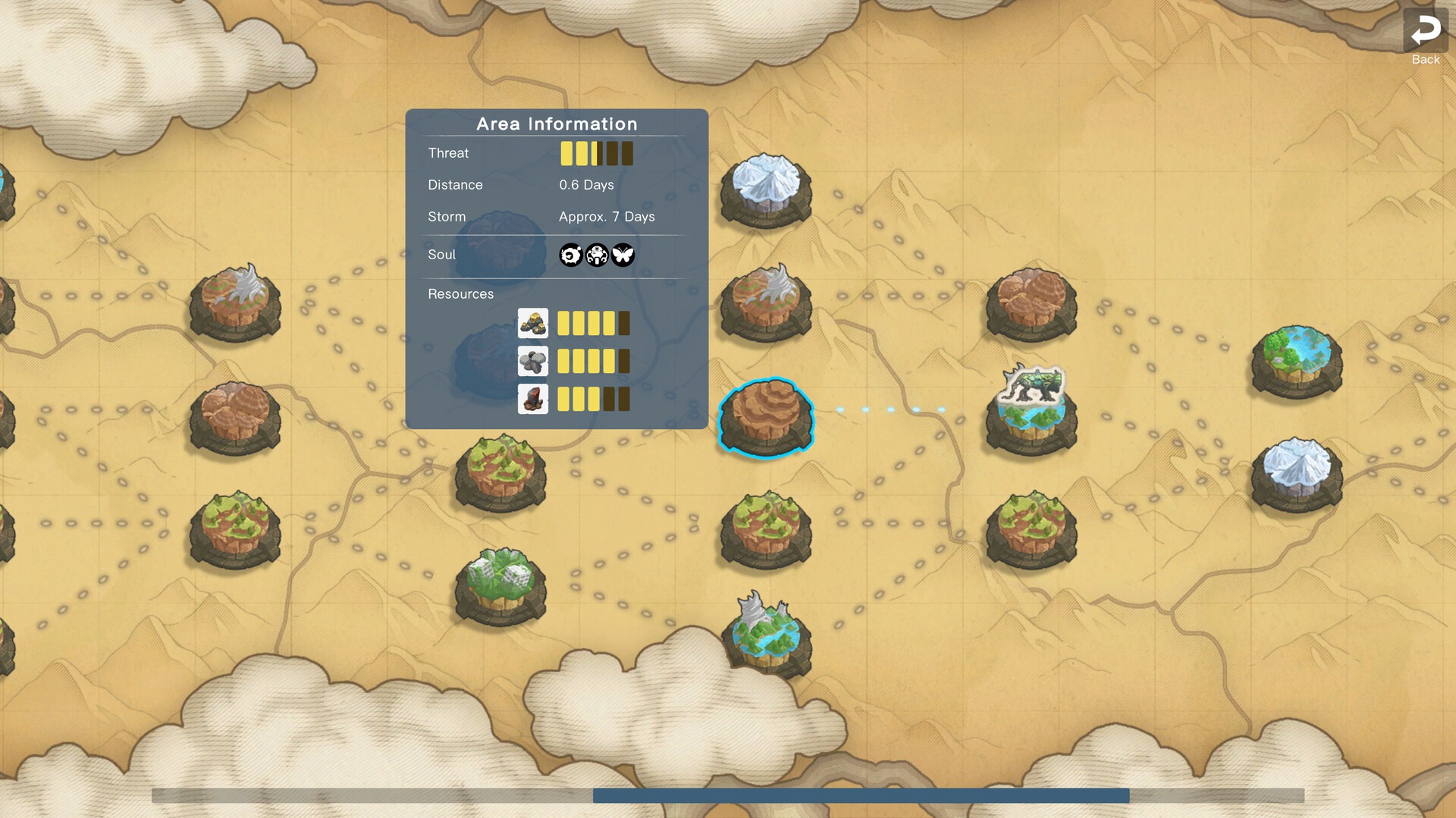
Task: Click the map's horizontal scrollbar thumb
Action: pos(861,795)
